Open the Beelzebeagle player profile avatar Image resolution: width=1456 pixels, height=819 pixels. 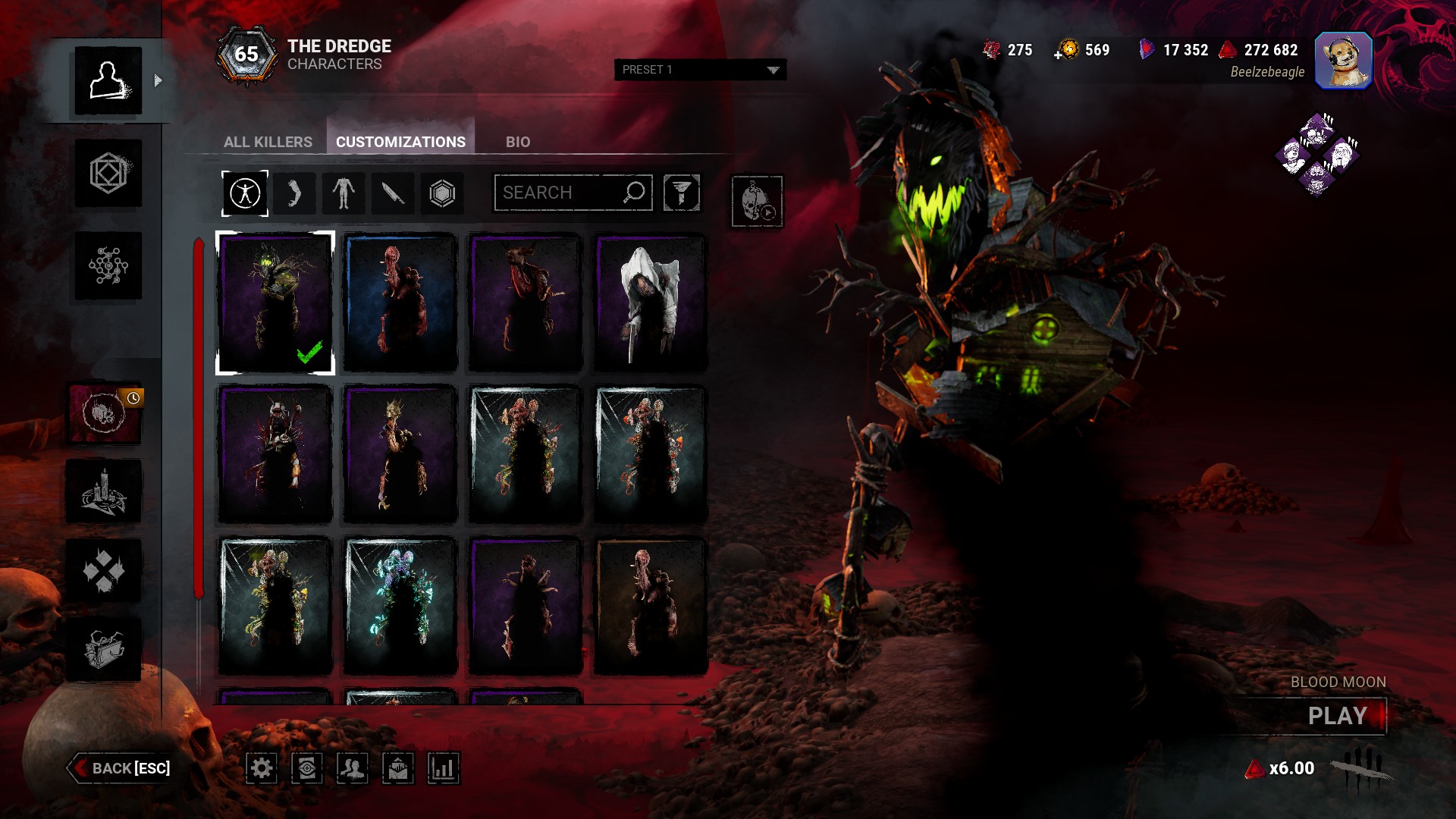1343,61
